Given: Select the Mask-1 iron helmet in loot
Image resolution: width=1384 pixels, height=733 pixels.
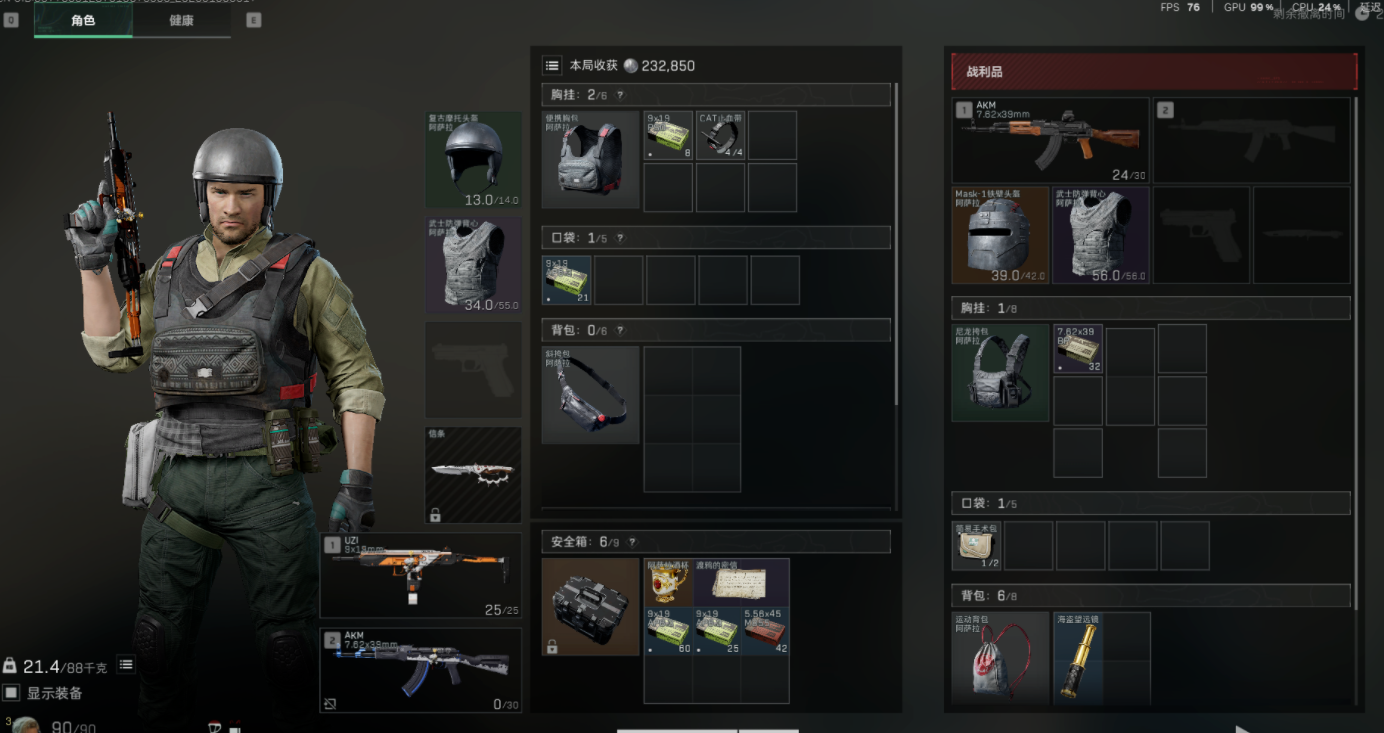Looking at the screenshot, I should coord(1000,236).
